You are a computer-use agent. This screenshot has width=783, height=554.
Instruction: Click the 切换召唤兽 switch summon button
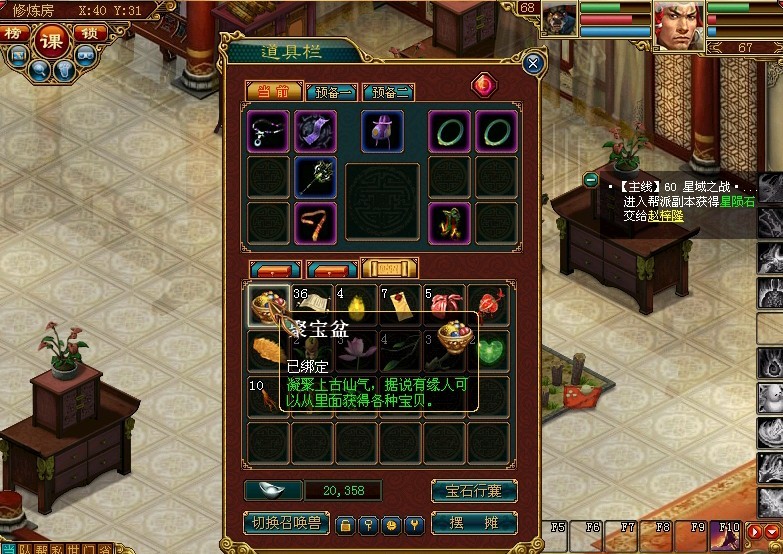285,523
